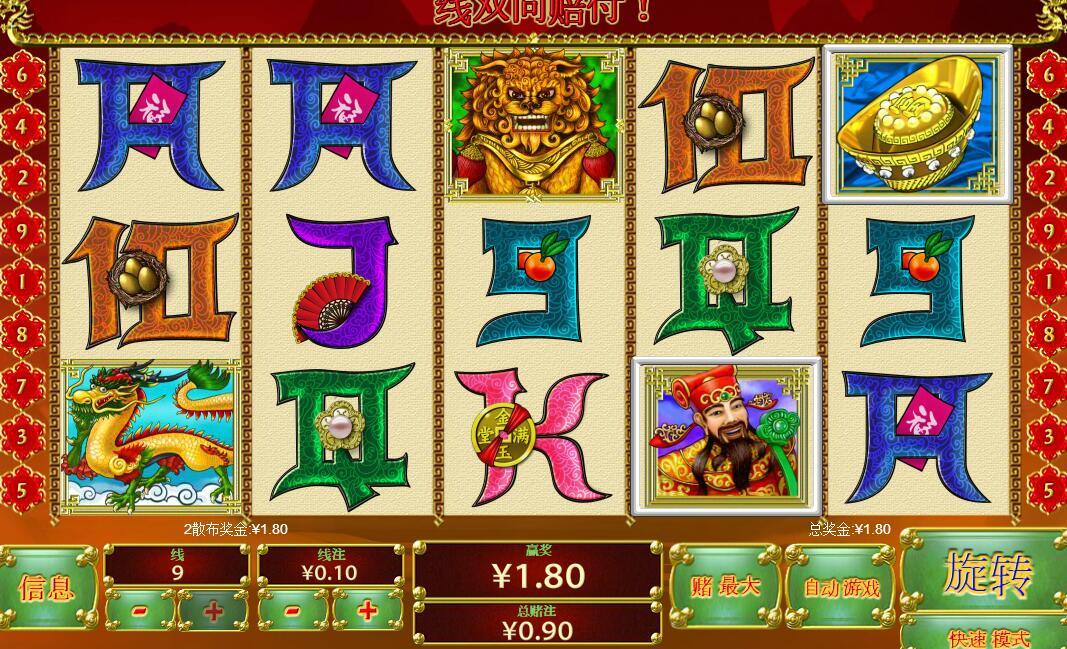Toggle 快速模式 fast mode

pos(985,635)
